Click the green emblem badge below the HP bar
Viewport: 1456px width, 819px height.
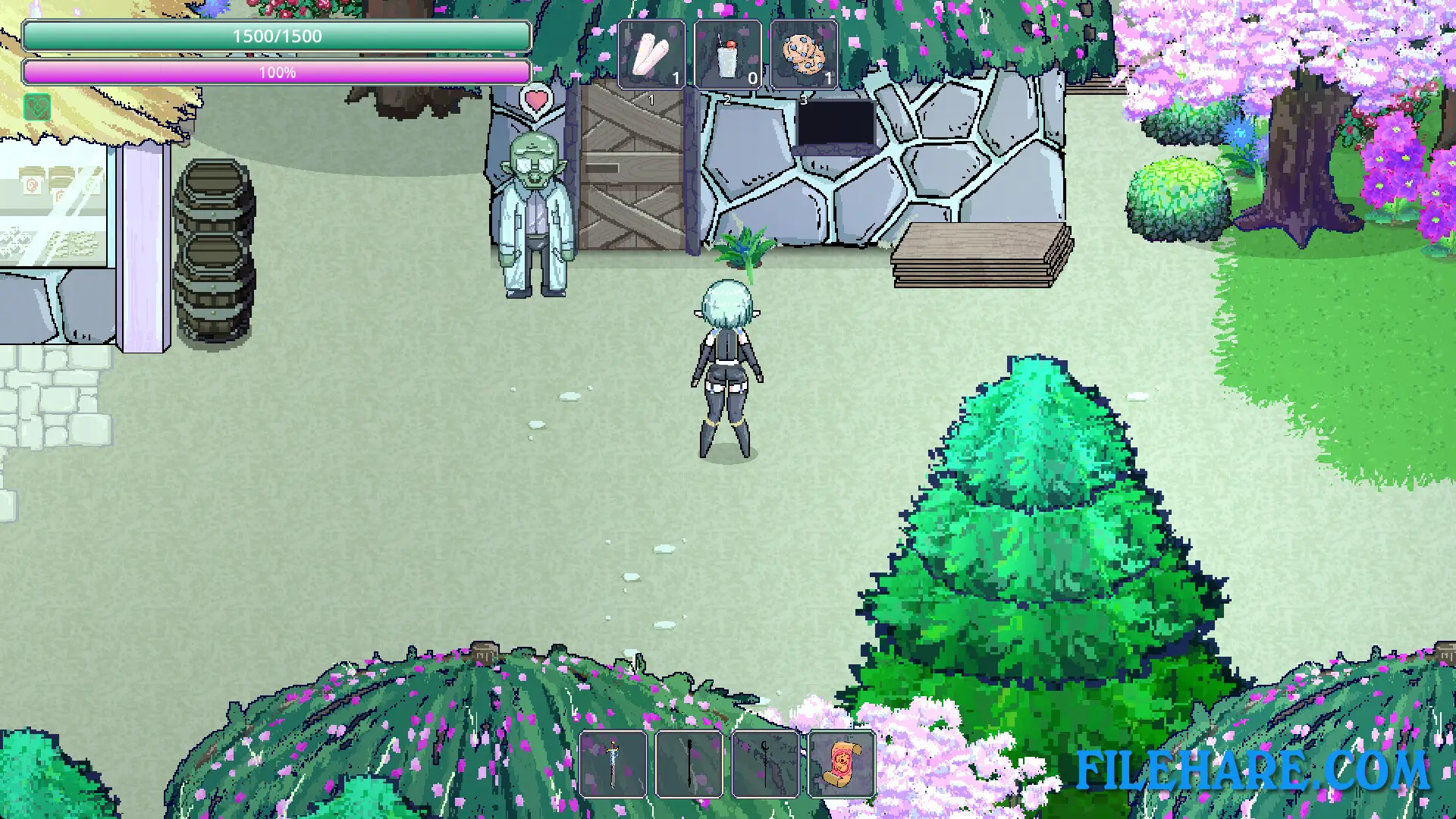36,108
